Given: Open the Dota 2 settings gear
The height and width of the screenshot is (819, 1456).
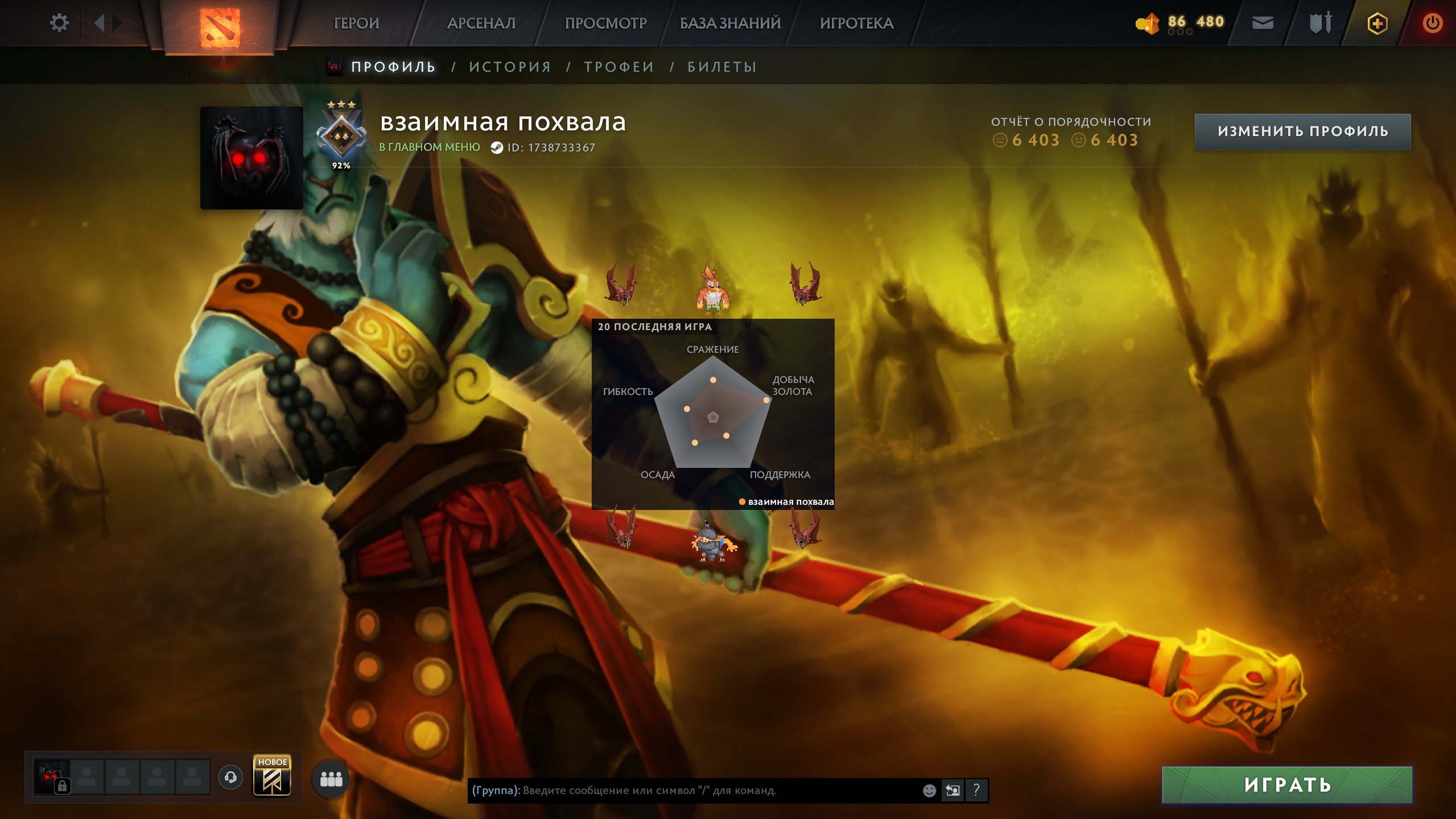Looking at the screenshot, I should tap(59, 22).
